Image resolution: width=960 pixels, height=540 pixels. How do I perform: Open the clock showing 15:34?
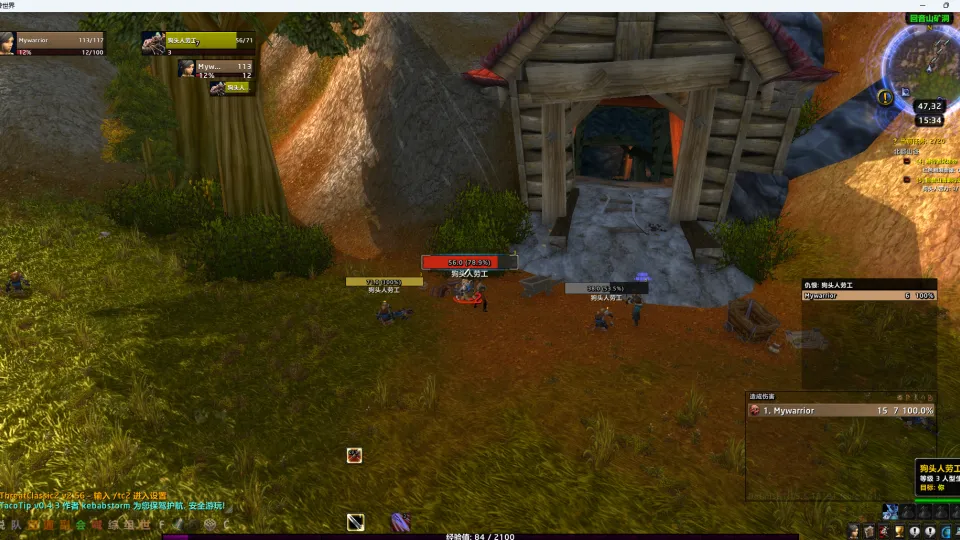(x=929, y=120)
